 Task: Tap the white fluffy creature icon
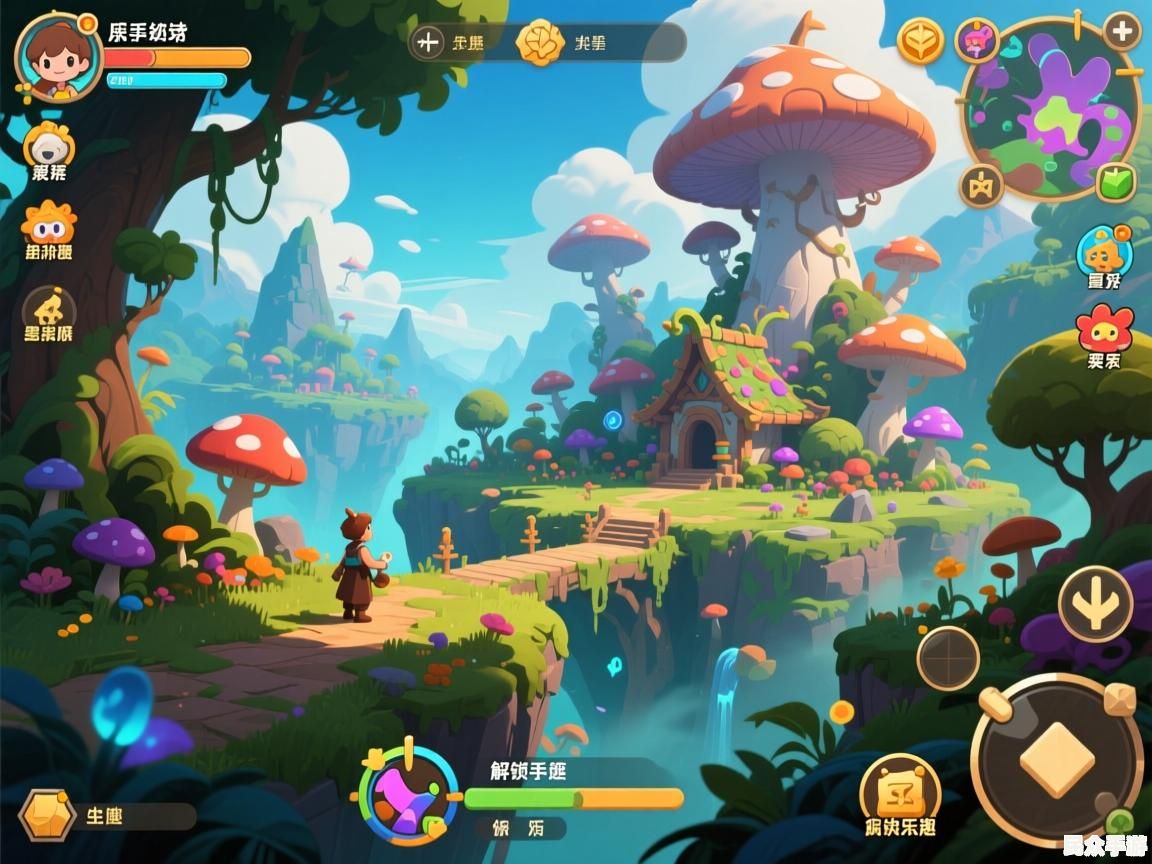tap(48, 147)
